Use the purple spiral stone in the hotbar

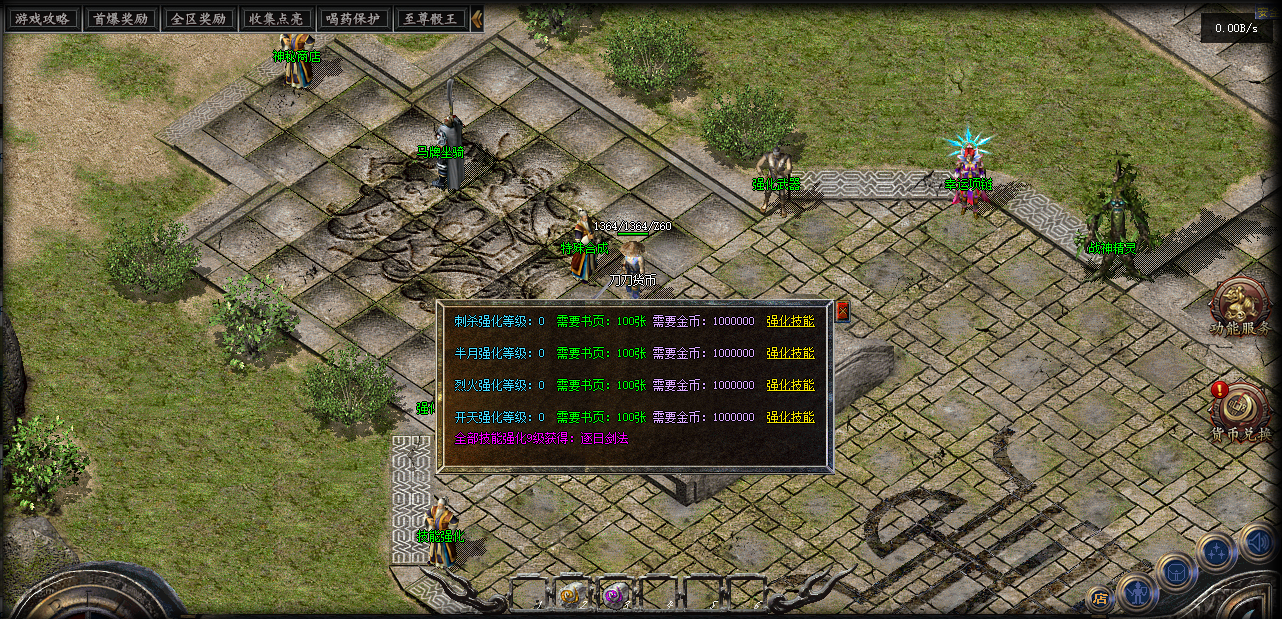pos(615,595)
